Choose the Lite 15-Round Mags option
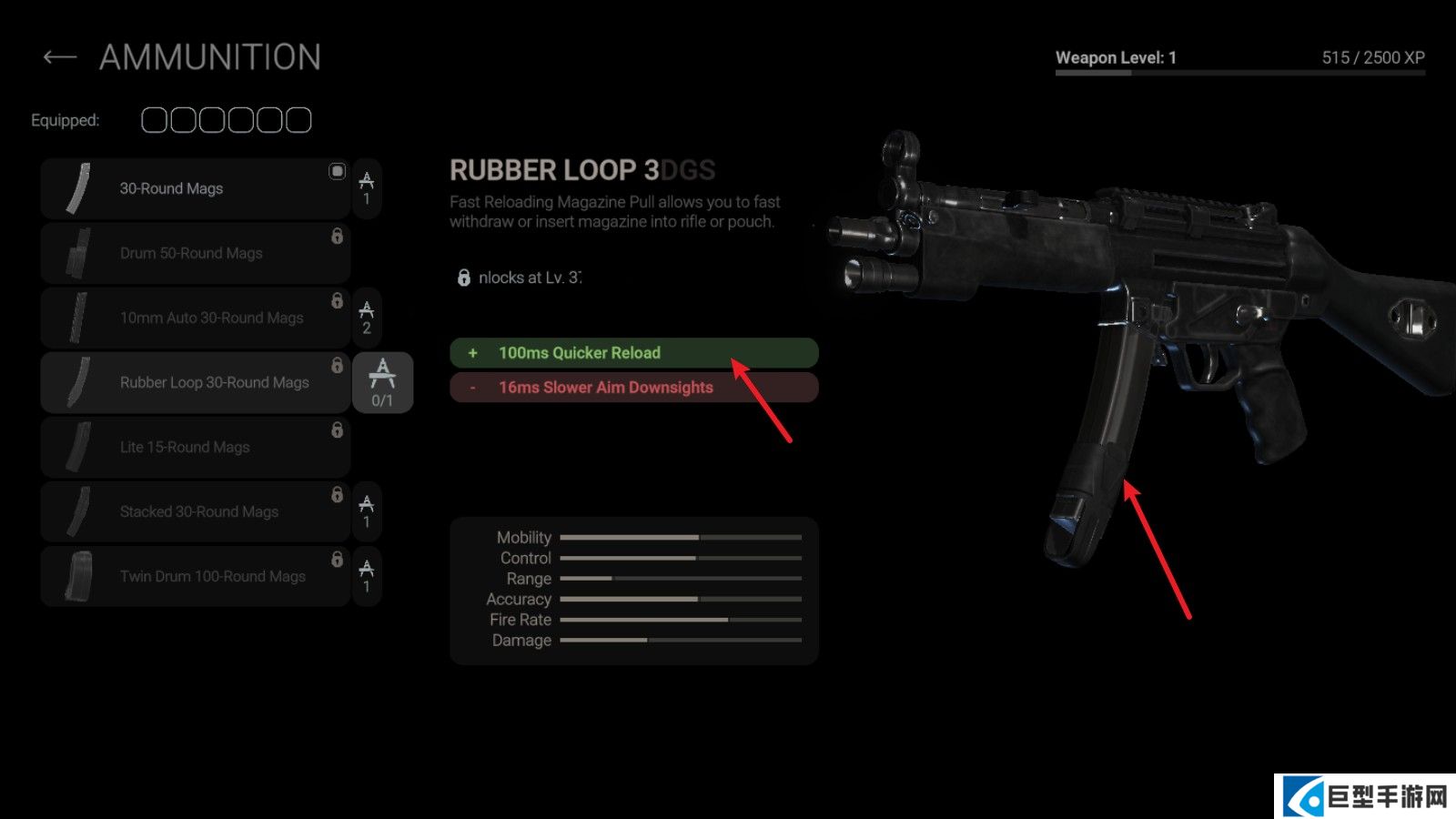The height and width of the screenshot is (819, 1456). tap(195, 447)
